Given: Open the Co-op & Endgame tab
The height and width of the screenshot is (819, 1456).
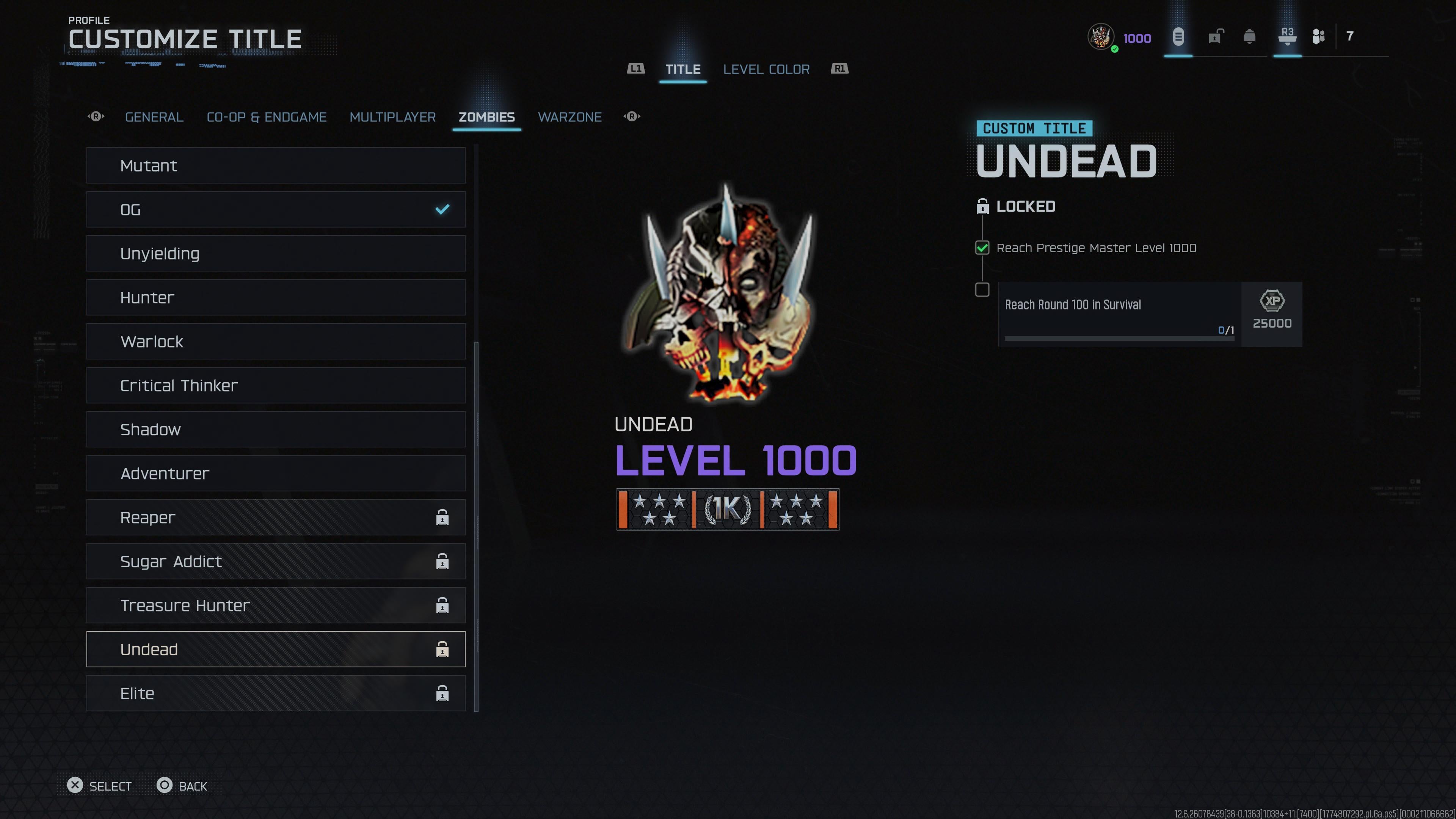Looking at the screenshot, I should coord(266,117).
